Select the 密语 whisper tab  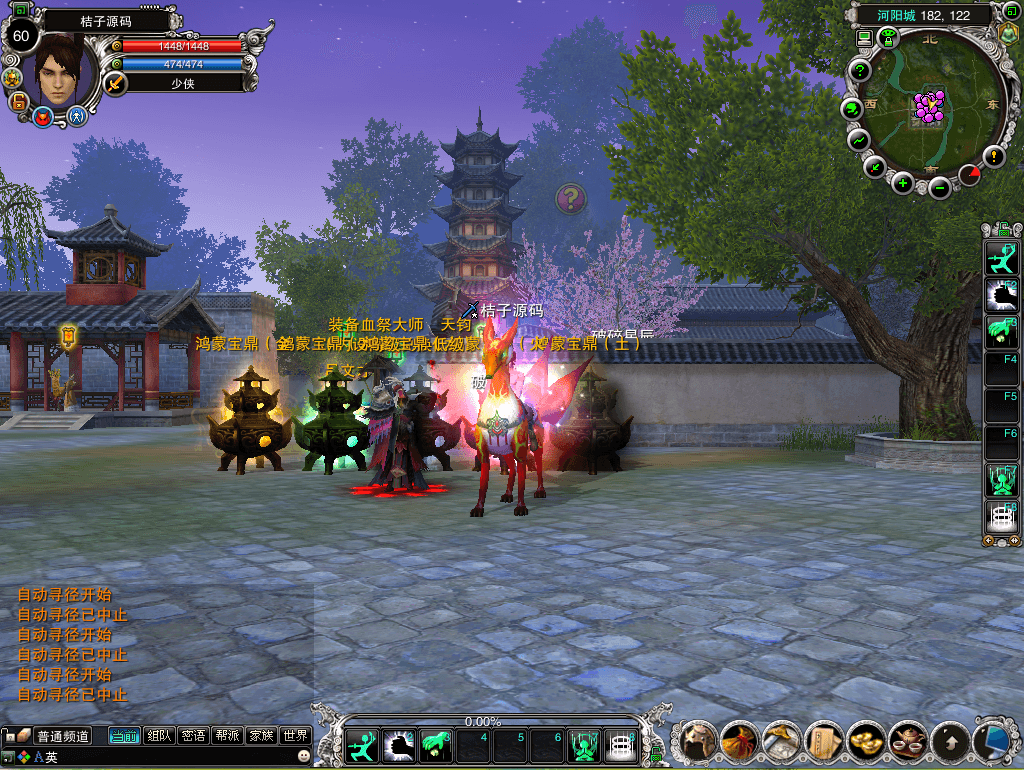coord(193,736)
